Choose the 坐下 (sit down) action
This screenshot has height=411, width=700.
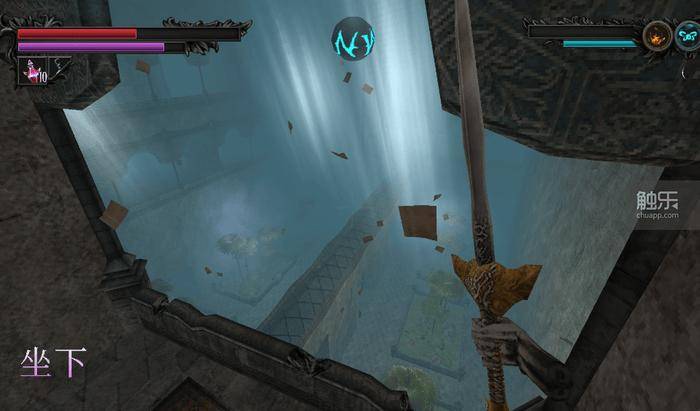click(x=52, y=362)
